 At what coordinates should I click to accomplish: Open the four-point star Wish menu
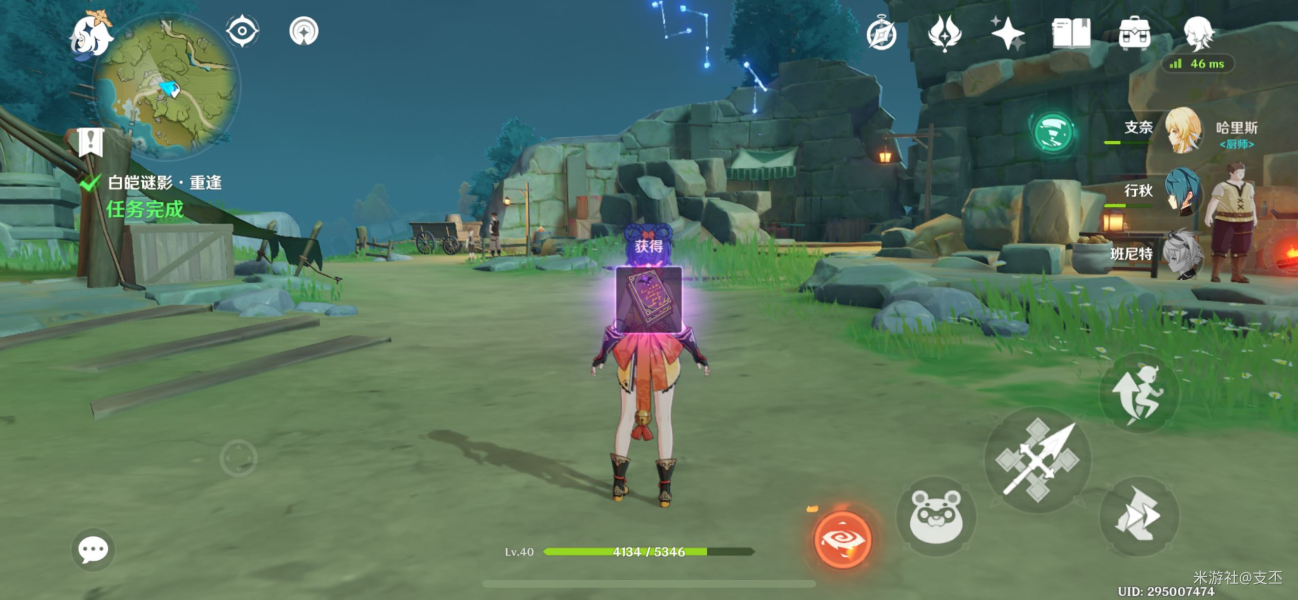pos(1007,34)
